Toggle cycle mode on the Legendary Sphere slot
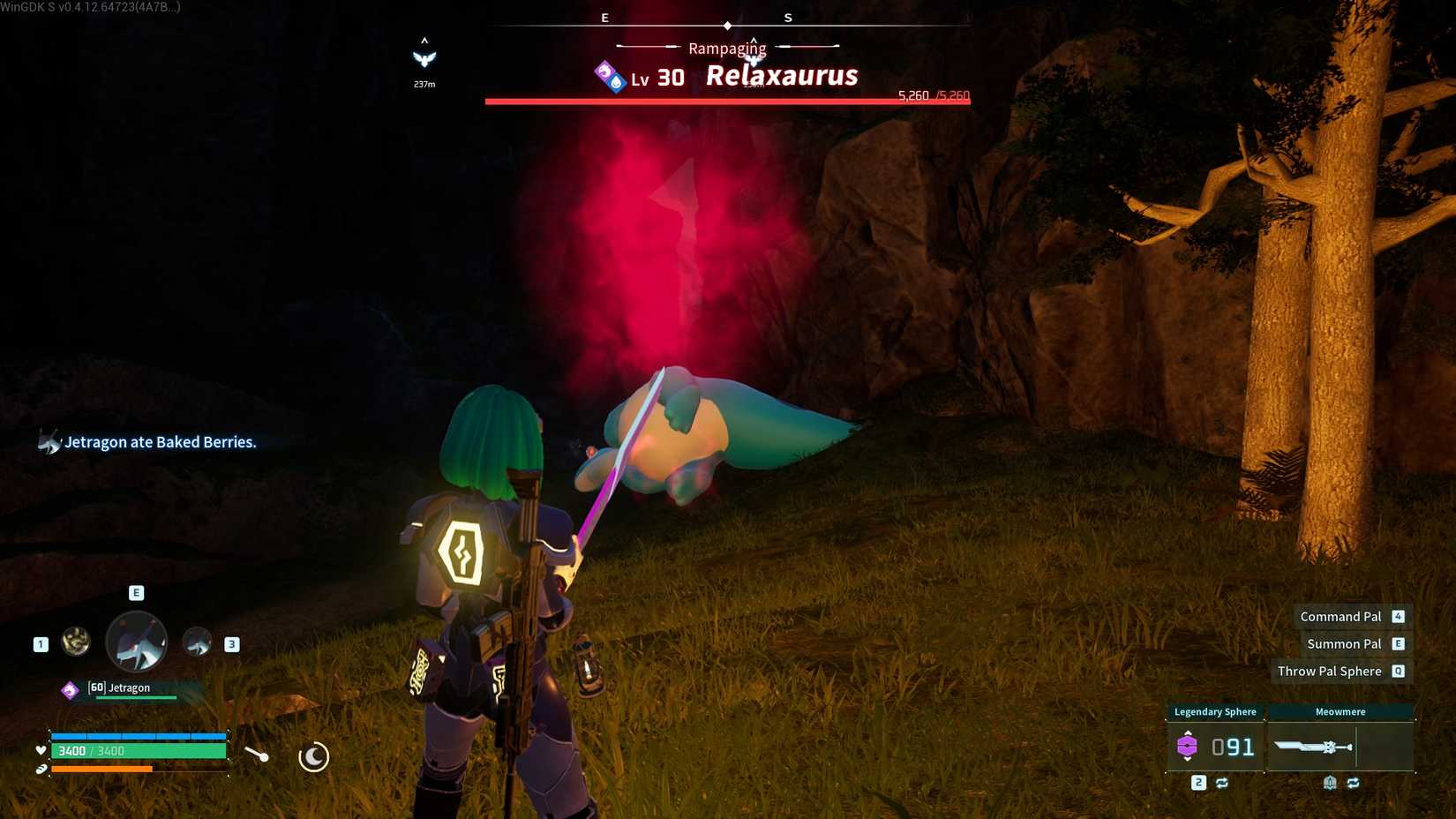 pos(1221,782)
